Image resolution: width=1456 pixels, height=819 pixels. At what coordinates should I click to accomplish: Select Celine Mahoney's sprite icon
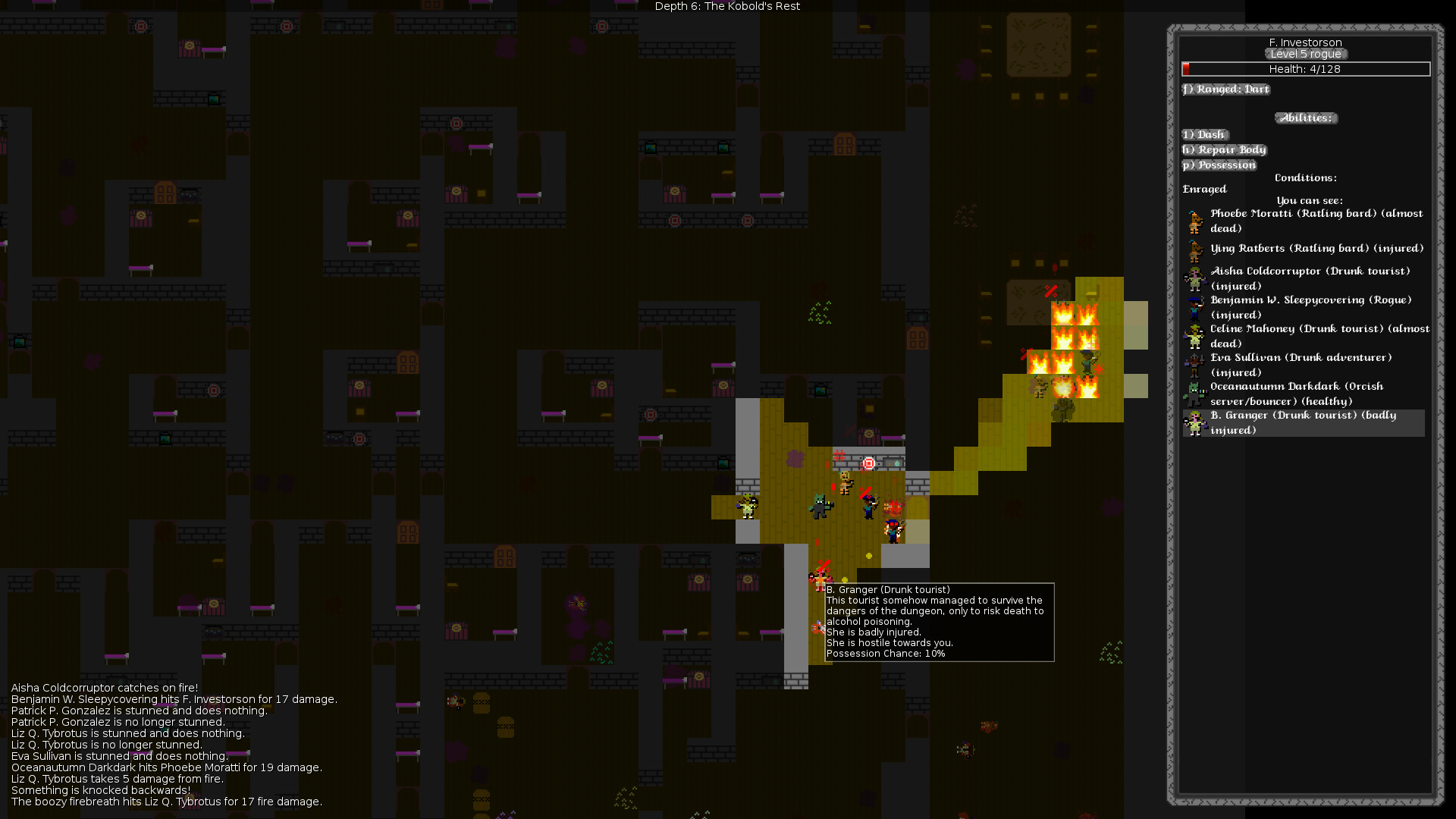[x=1196, y=336]
